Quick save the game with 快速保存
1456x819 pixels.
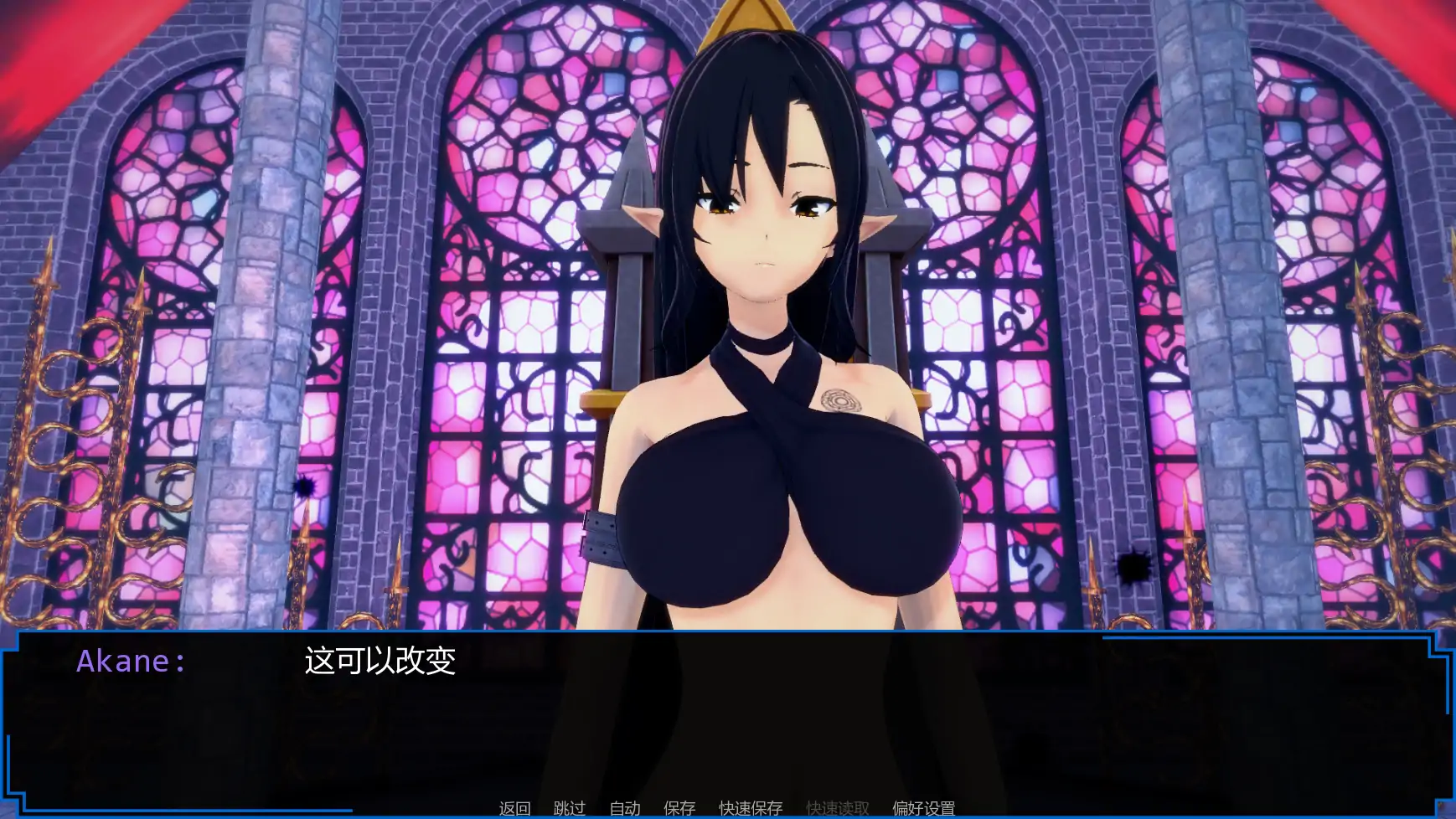[x=749, y=807]
